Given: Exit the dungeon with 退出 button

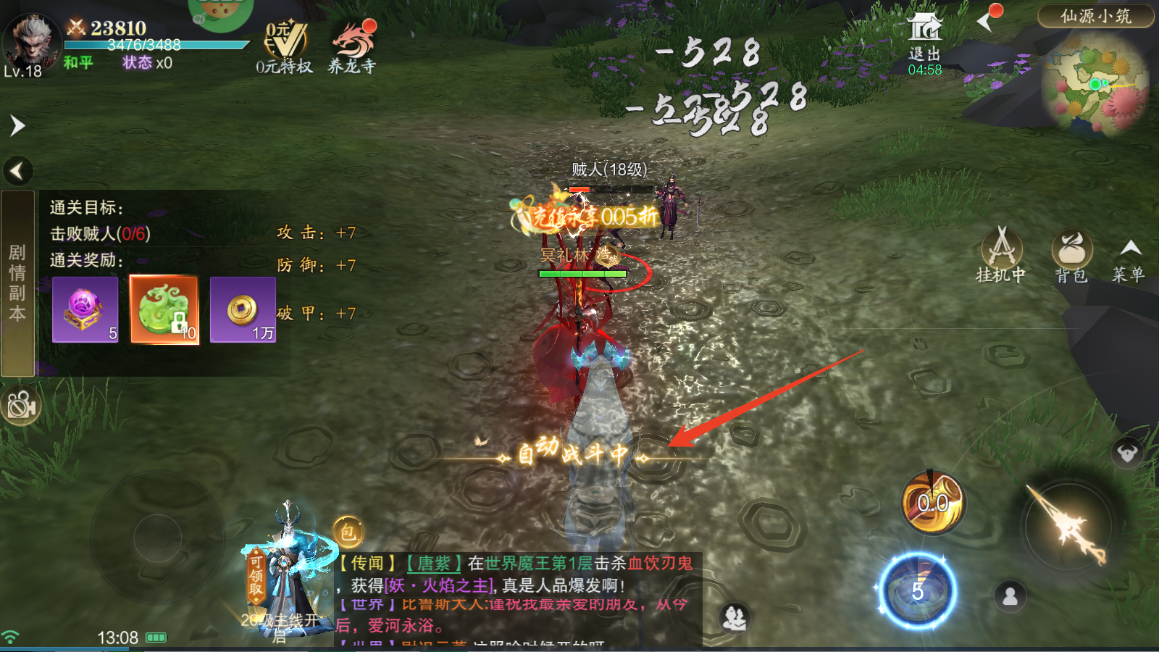Looking at the screenshot, I should coord(925,42).
